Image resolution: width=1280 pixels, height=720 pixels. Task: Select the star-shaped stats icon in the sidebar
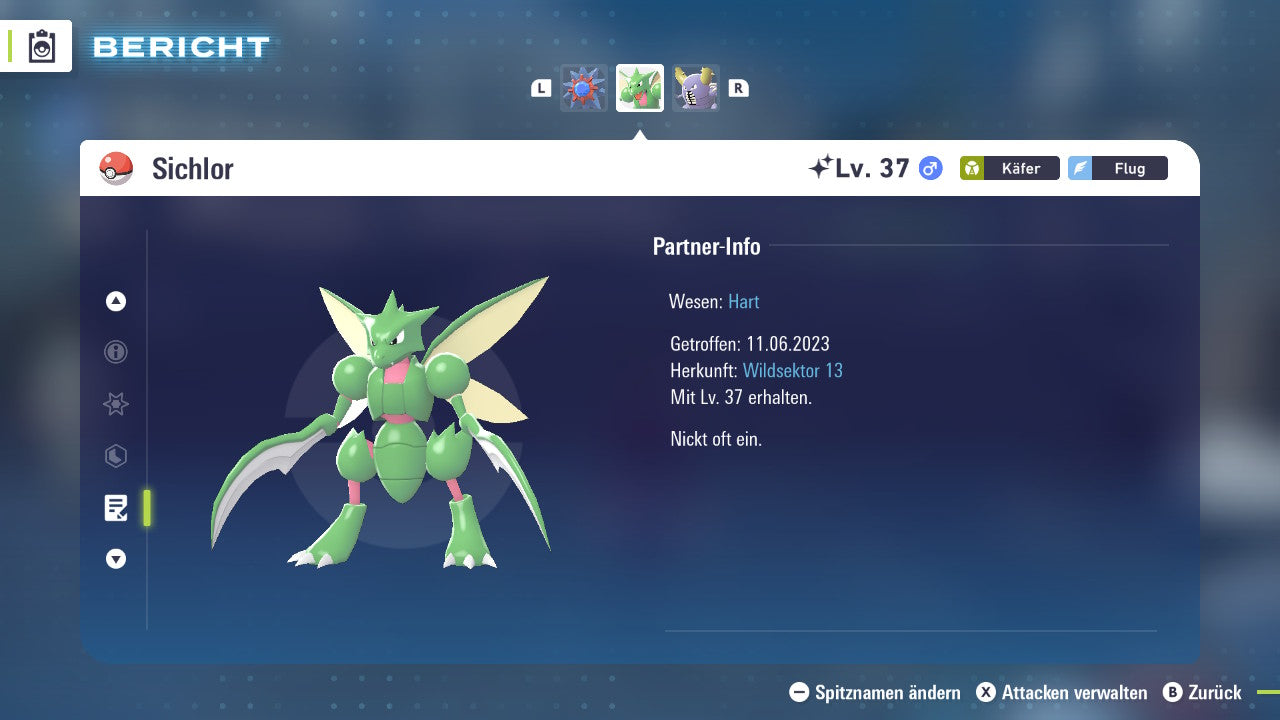pos(115,404)
